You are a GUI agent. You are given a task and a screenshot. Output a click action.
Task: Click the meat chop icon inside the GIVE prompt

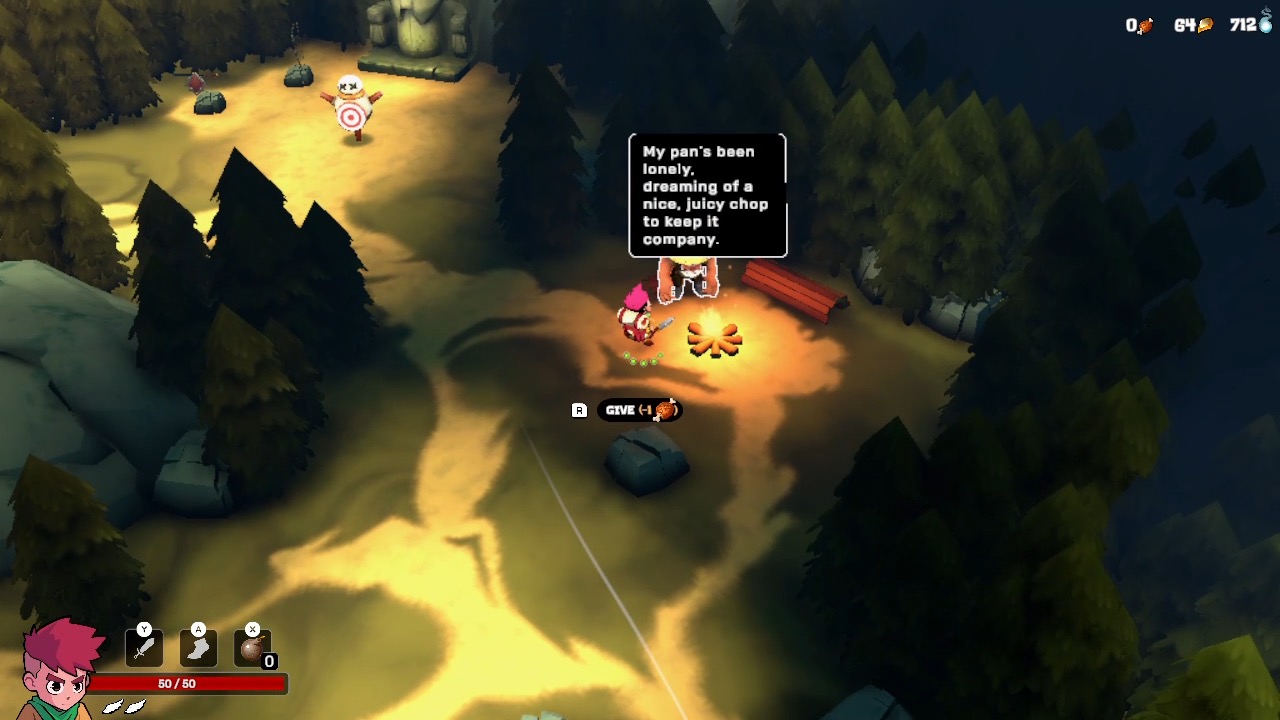pos(663,409)
